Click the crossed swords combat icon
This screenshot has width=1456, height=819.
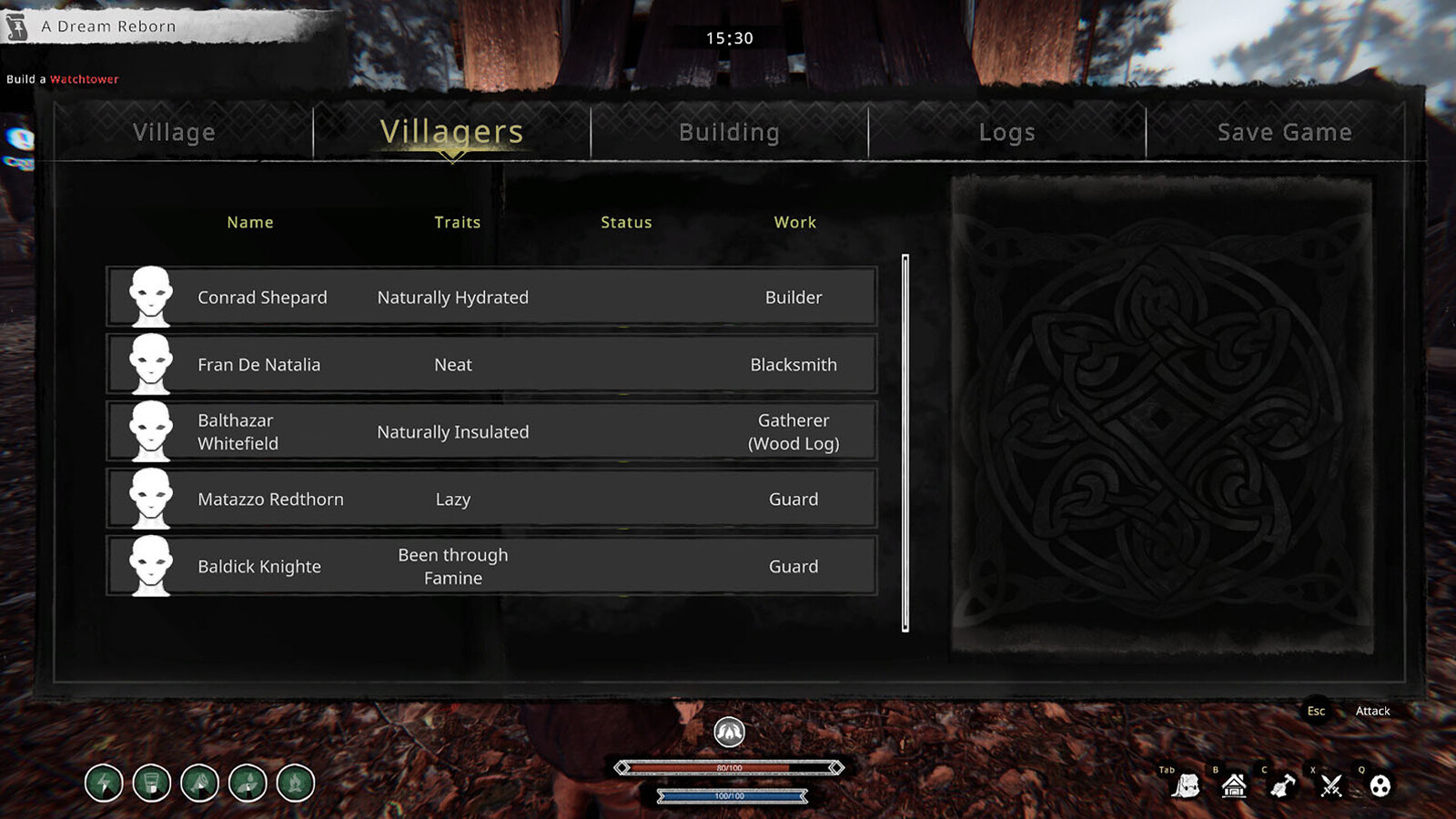click(x=1331, y=785)
